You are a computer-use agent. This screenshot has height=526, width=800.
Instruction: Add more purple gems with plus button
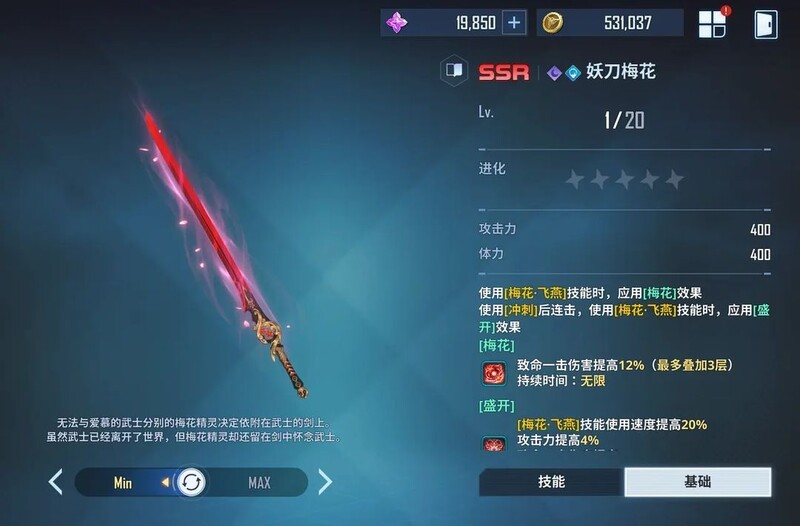point(513,23)
